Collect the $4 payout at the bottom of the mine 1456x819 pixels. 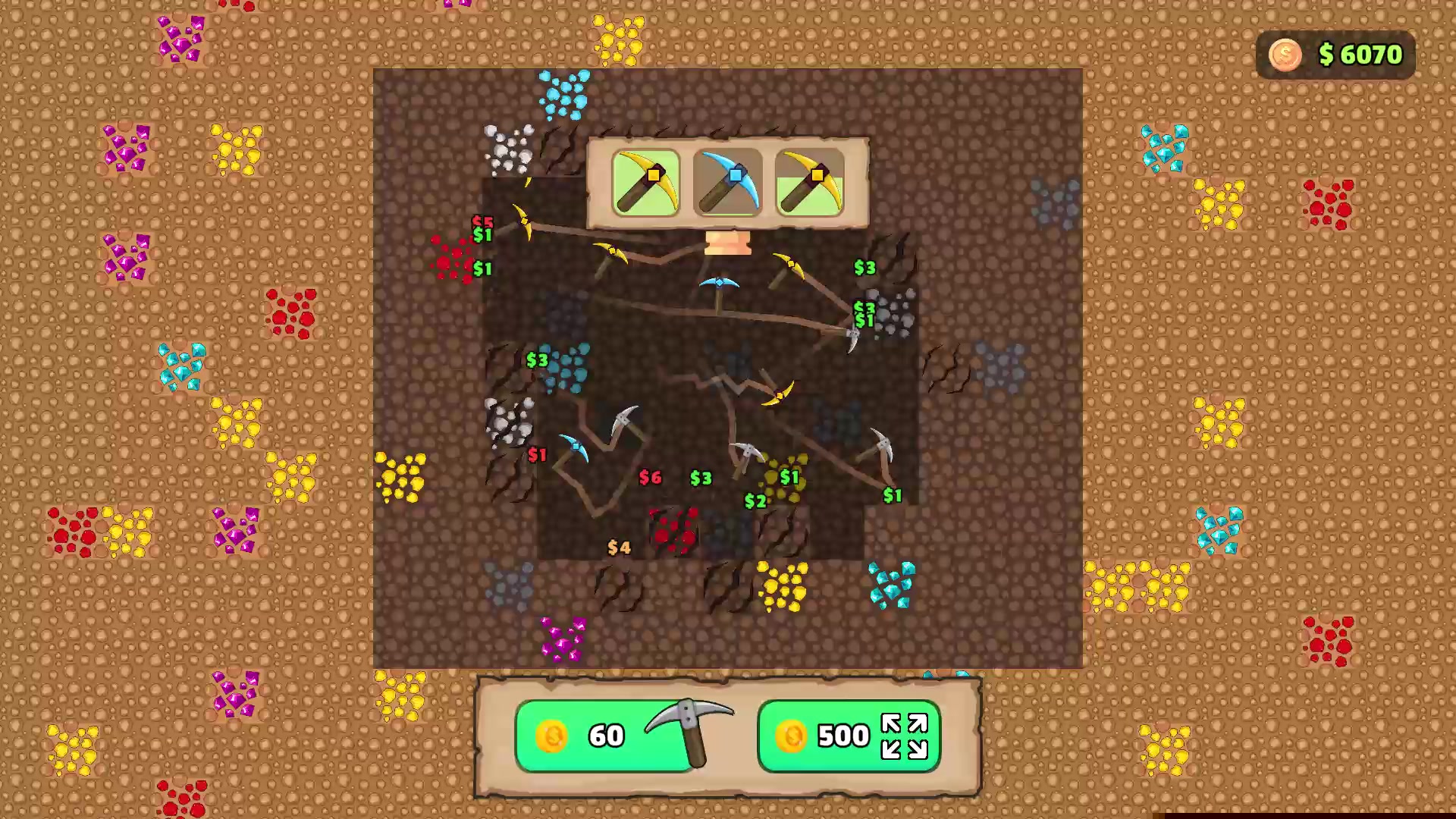[x=619, y=547]
